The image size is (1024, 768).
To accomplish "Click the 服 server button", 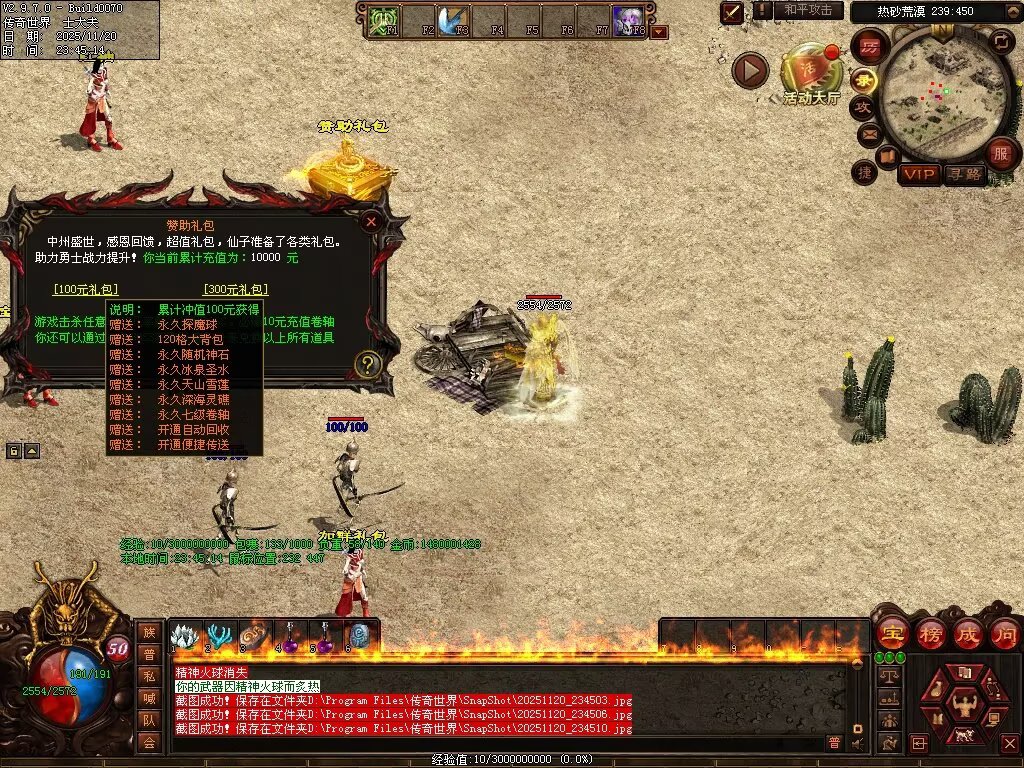I will point(1000,154).
